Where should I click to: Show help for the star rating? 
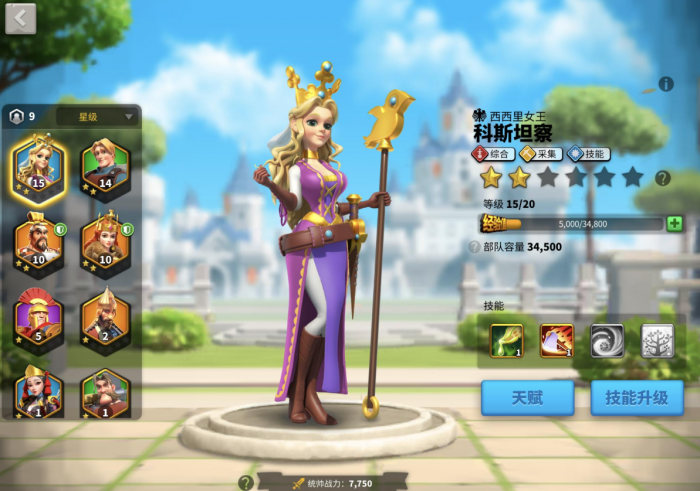pyautogui.click(x=662, y=179)
